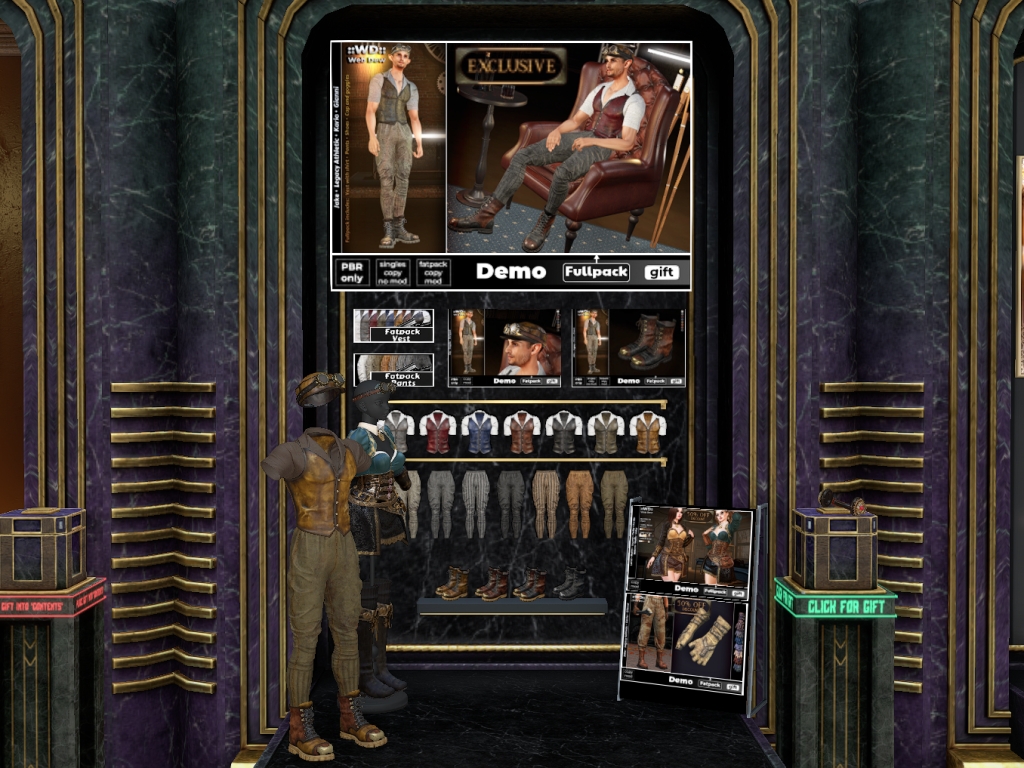
Task: Choose Fullpack on the main vendor board
Action: [596, 272]
